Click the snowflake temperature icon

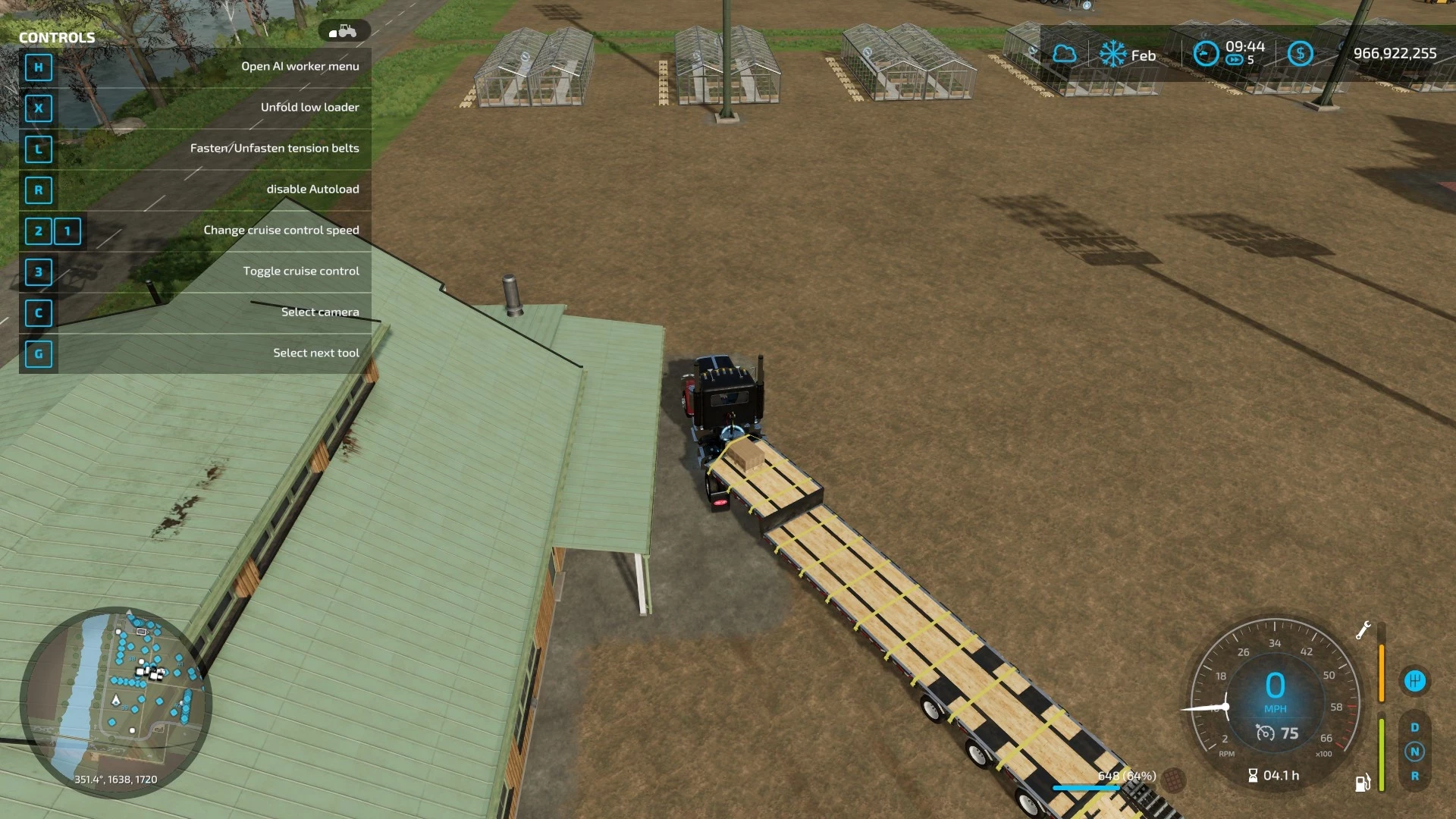1113,53
